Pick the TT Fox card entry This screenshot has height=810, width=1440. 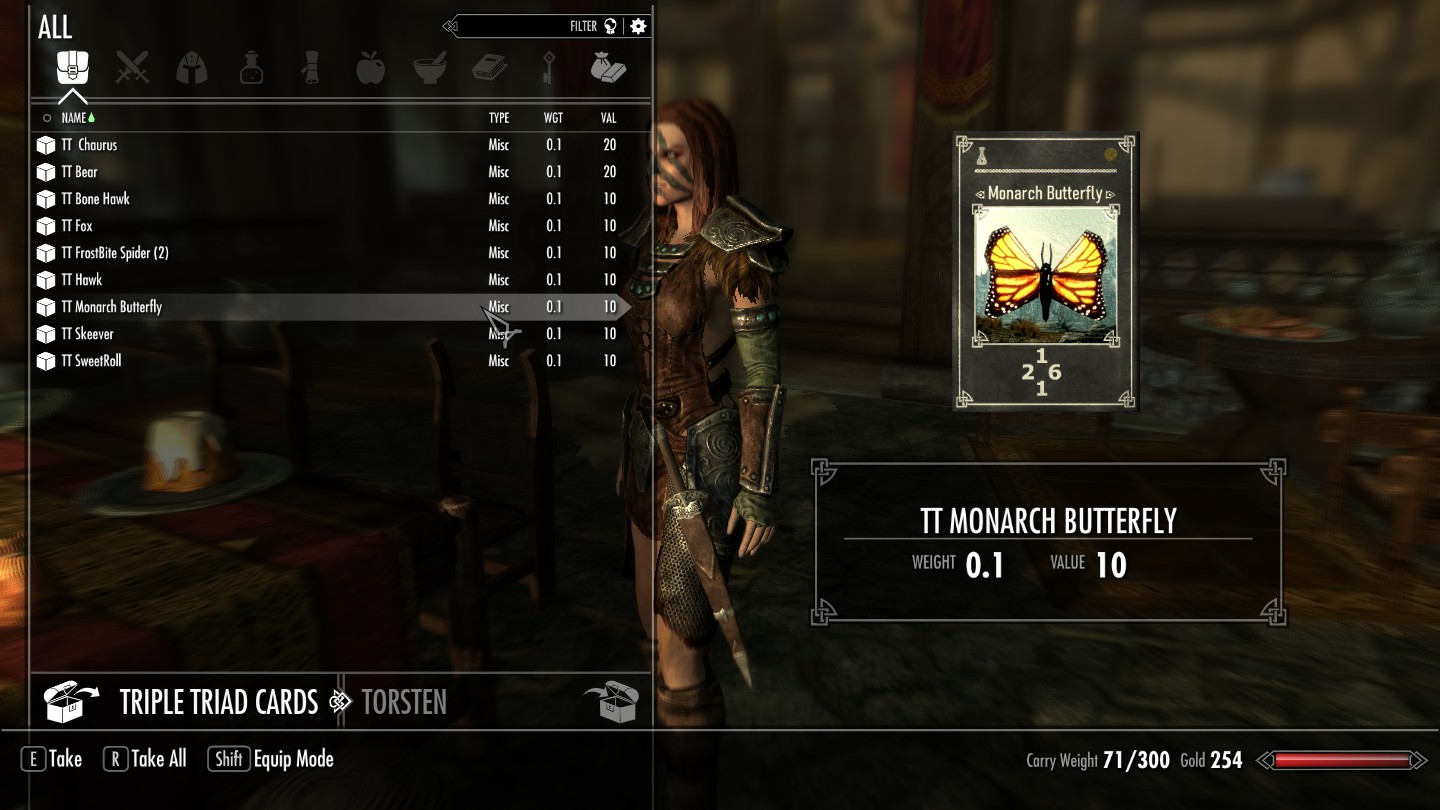pyautogui.click(x=77, y=226)
